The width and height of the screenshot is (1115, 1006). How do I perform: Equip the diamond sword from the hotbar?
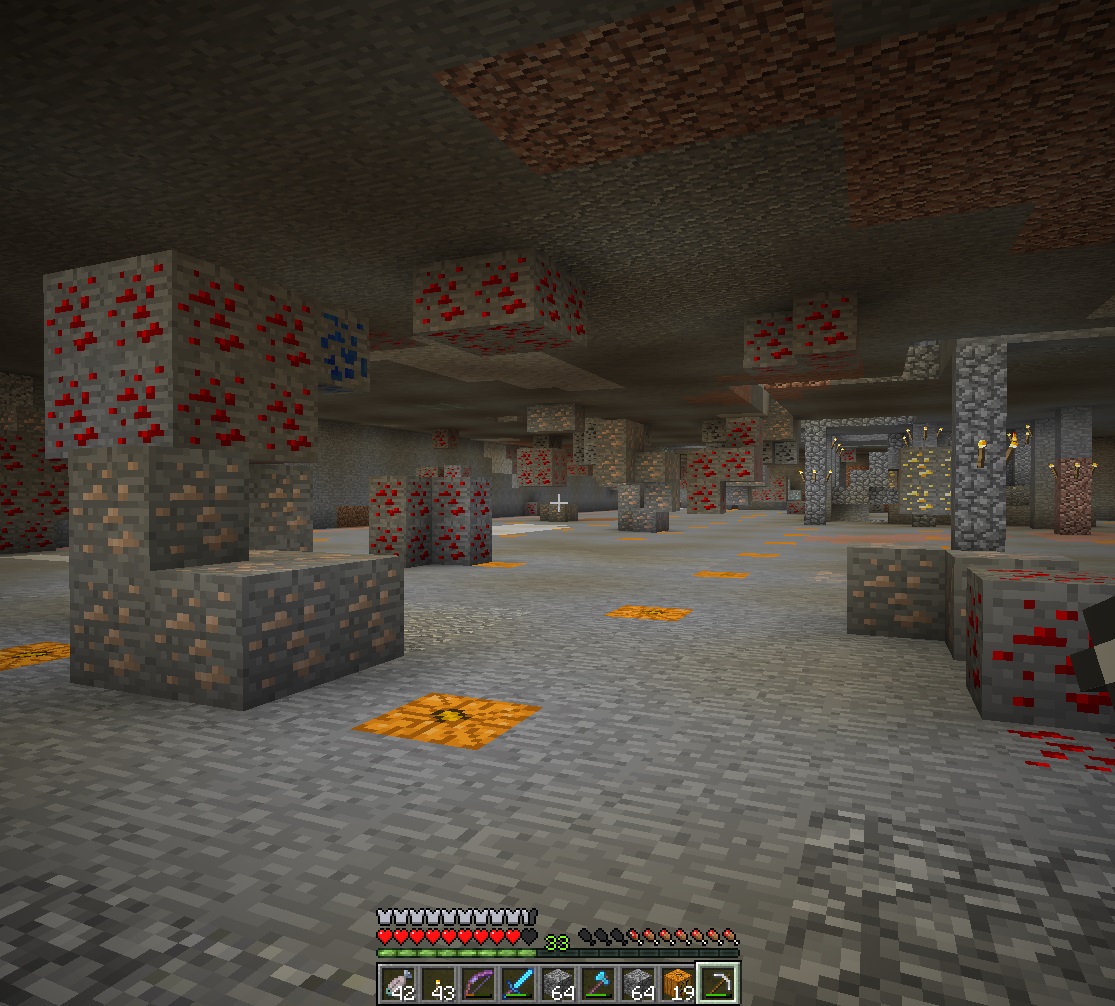[x=518, y=982]
